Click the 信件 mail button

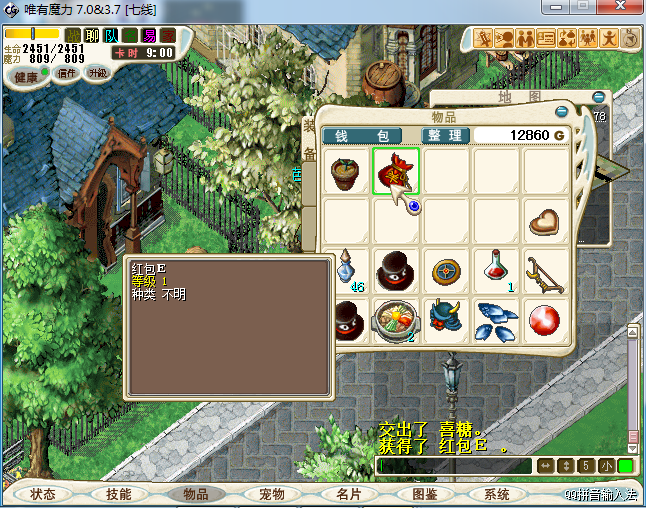point(68,73)
